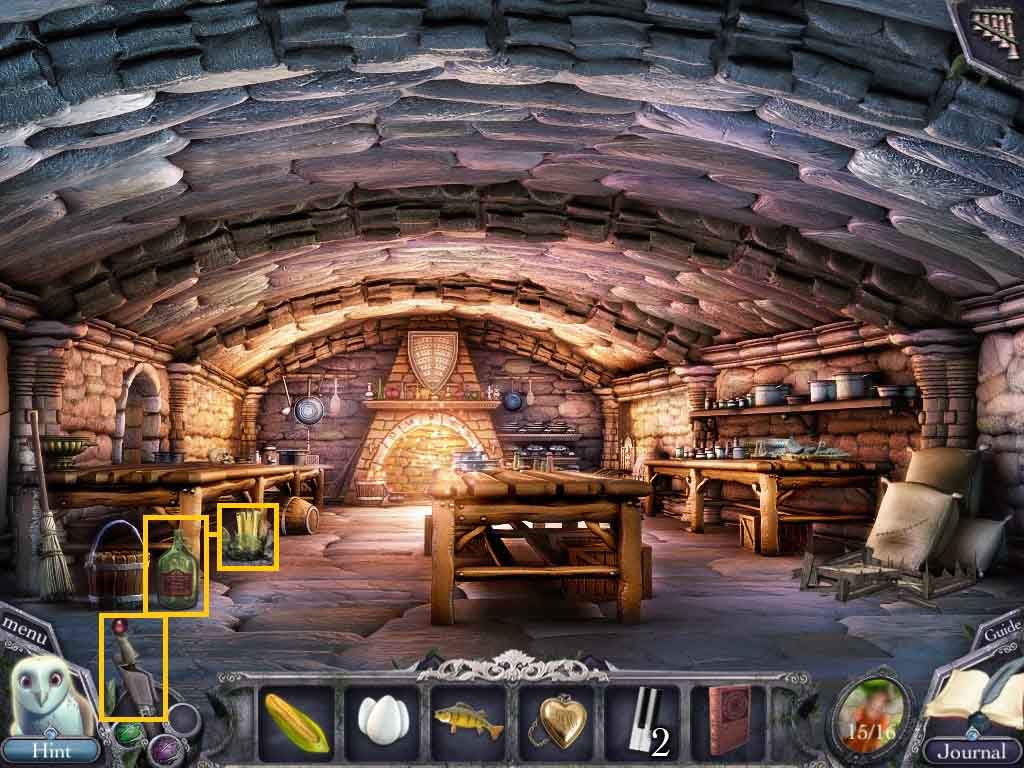Click the purple gem orb
This screenshot has width=1024, height=768.
[165, 751]
